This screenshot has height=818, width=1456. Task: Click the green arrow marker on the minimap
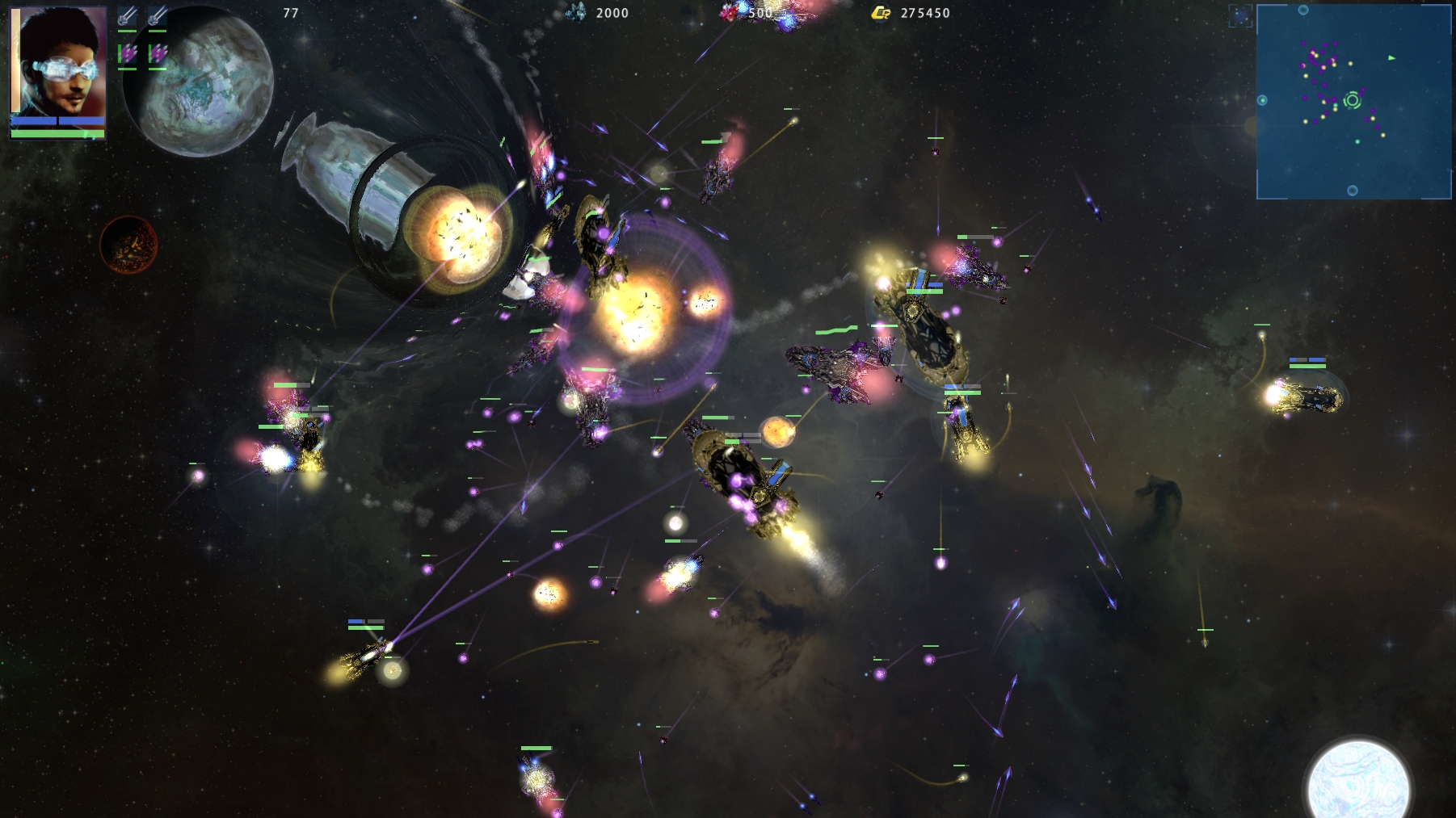click(x=1391, y=58)
